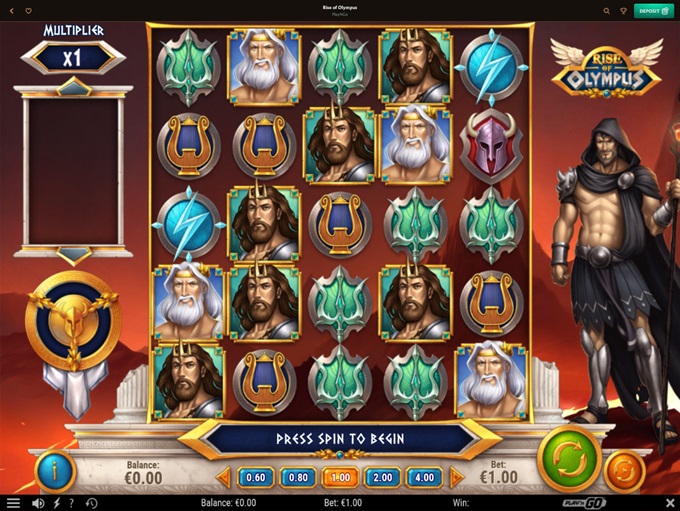Image resolution: width=680 pixels, height=511 pixels.
Task: Show game history clock icon
Action: pyautogui.click(x=91, y=503)
